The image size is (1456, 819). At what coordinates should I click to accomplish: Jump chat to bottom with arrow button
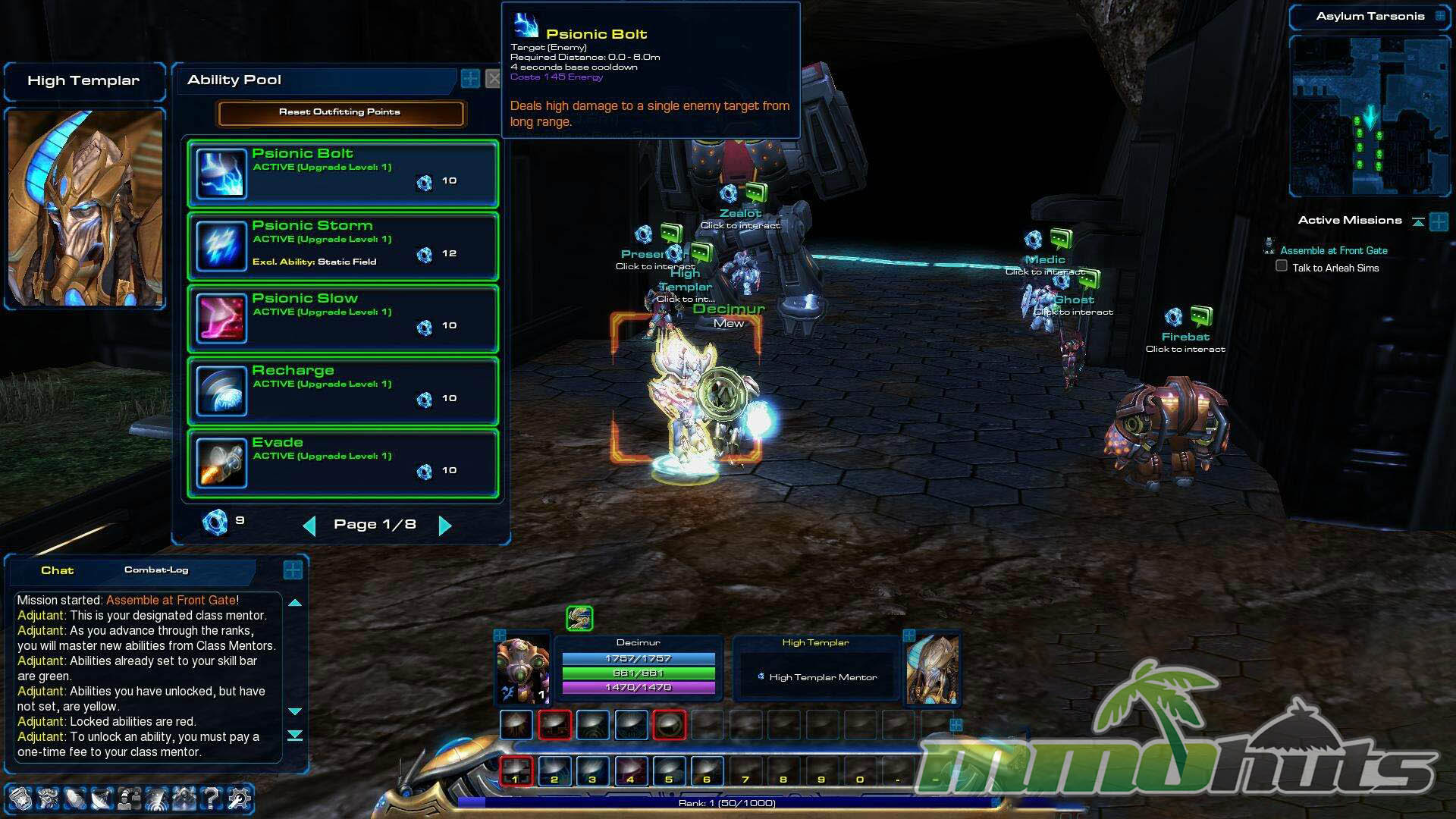295,735
